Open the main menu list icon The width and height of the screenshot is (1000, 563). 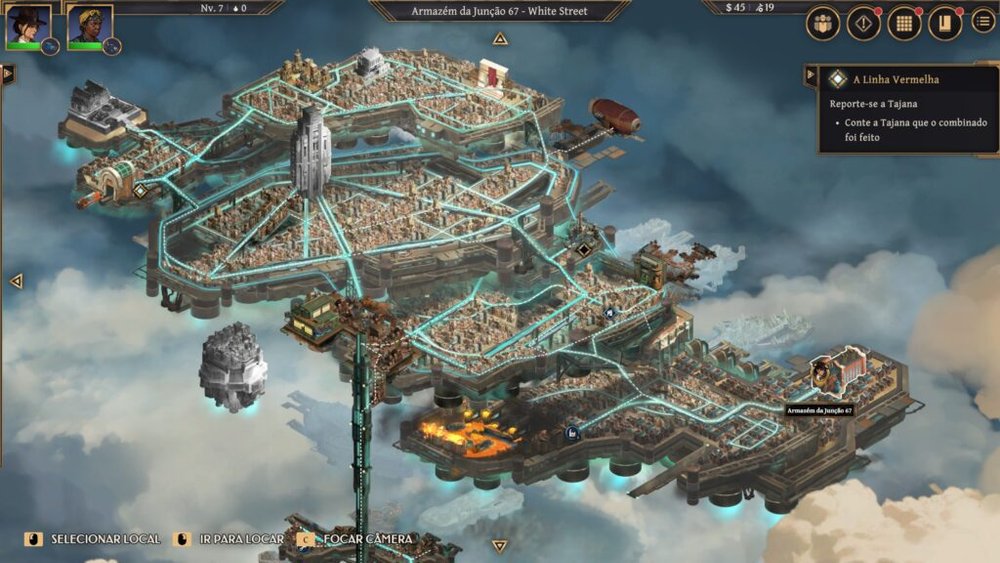click(983, 21)
